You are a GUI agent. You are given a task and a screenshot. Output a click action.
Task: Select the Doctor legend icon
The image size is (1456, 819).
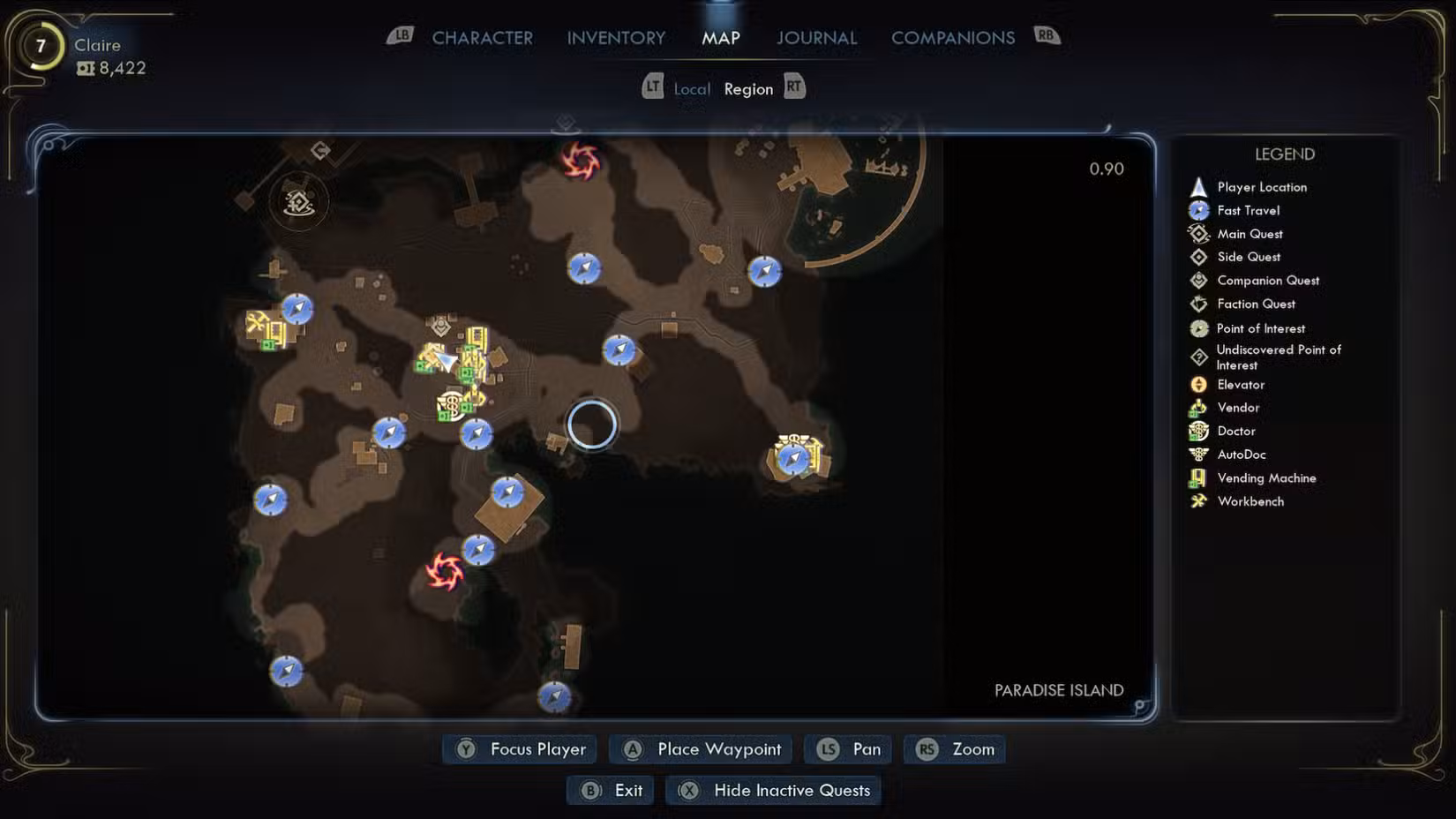[1198, 431]
